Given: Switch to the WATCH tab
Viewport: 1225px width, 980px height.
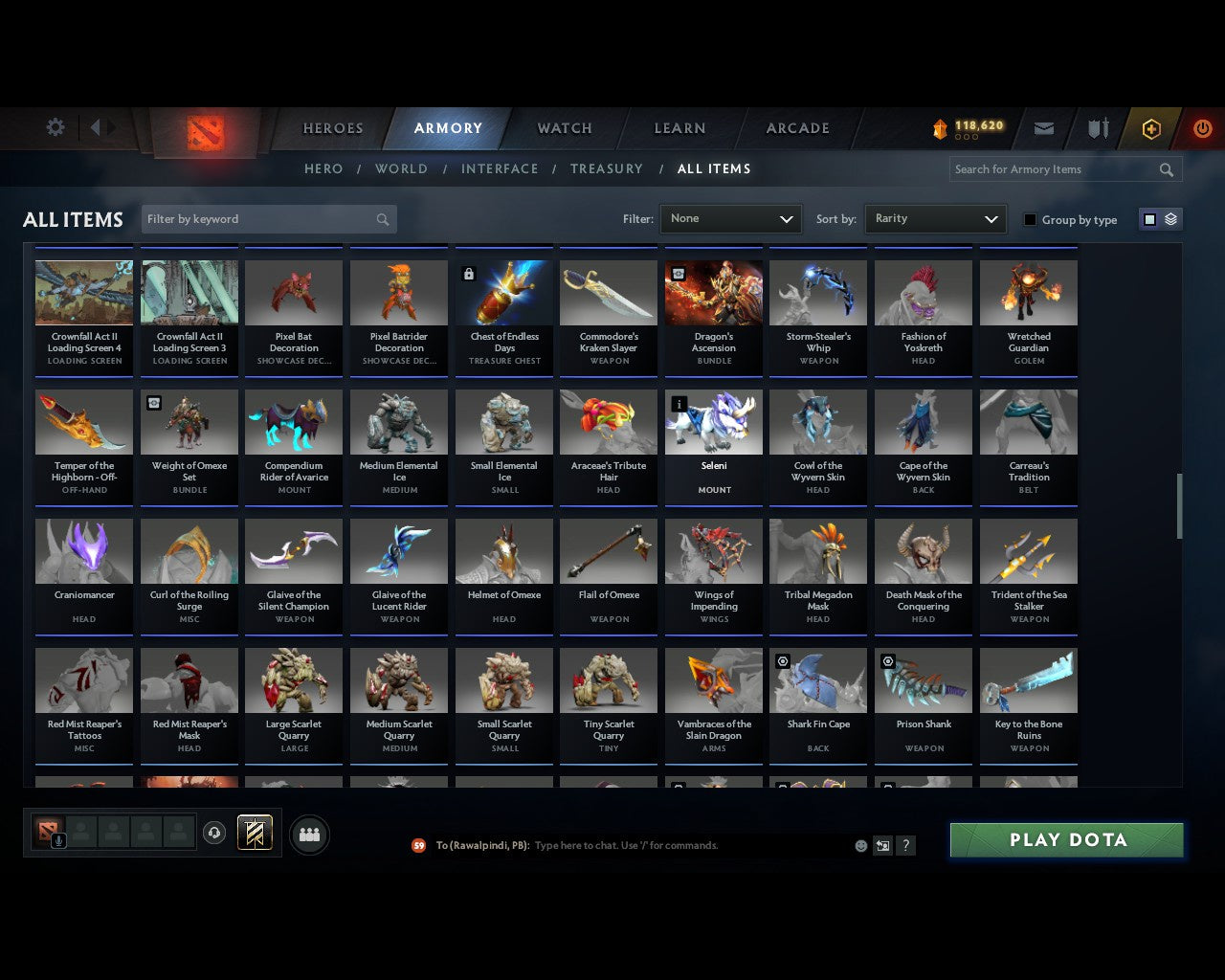Looking at the screenshot, I should (x=564, y=127).
